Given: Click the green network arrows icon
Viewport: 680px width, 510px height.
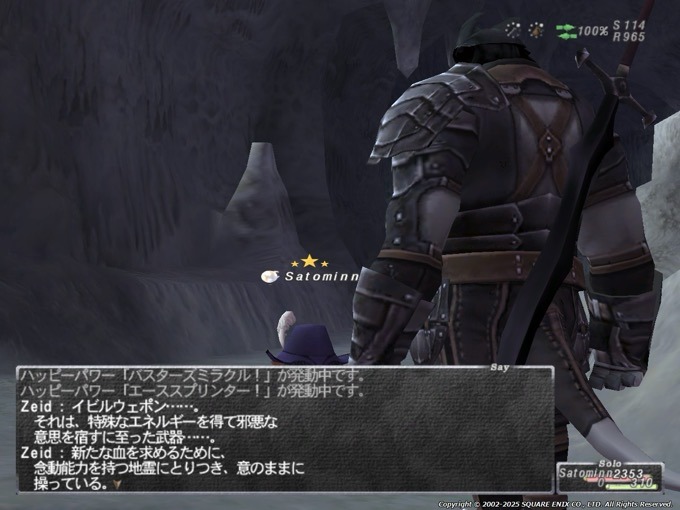Looking at the screenshot, I should [x=565, y=31].
